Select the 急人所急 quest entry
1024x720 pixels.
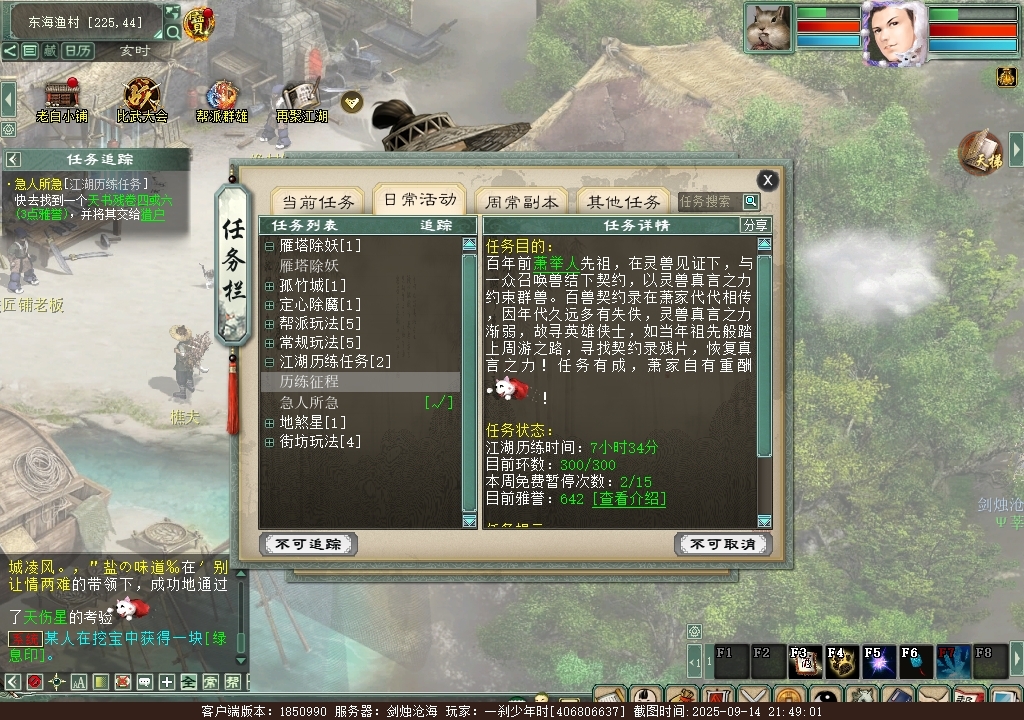(310, 402)
